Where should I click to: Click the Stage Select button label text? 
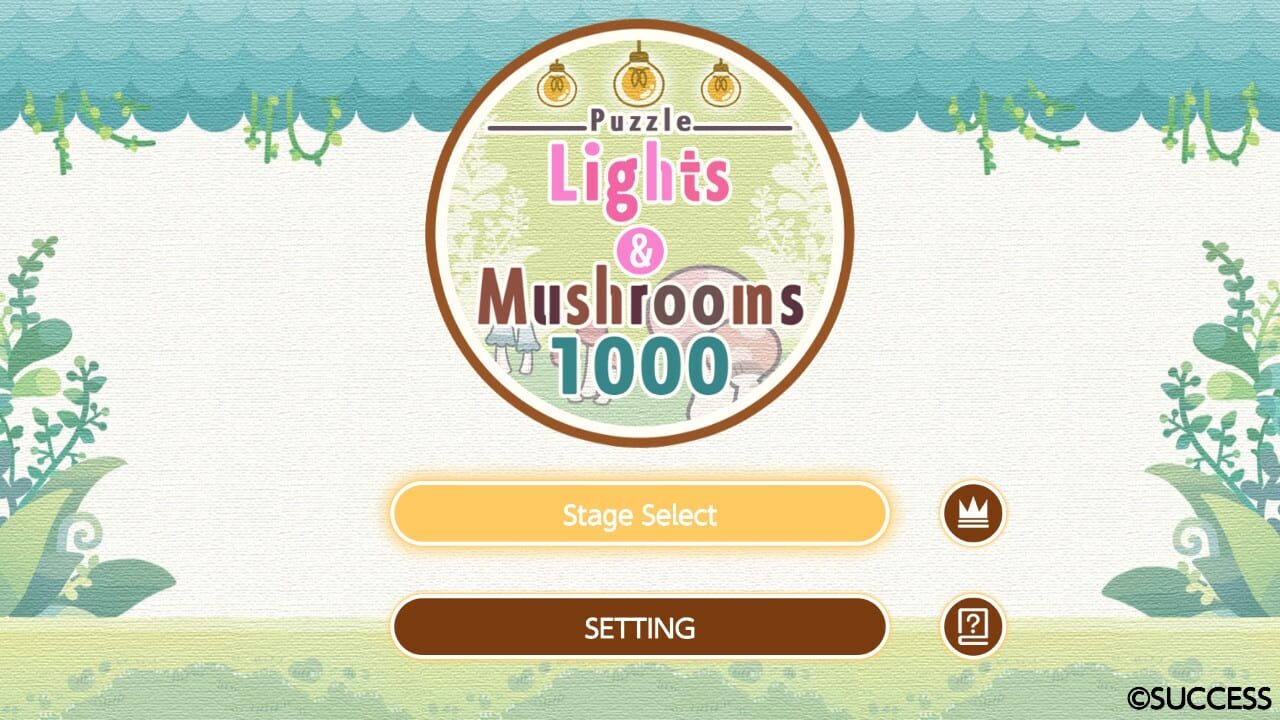(x=640, y=514)
